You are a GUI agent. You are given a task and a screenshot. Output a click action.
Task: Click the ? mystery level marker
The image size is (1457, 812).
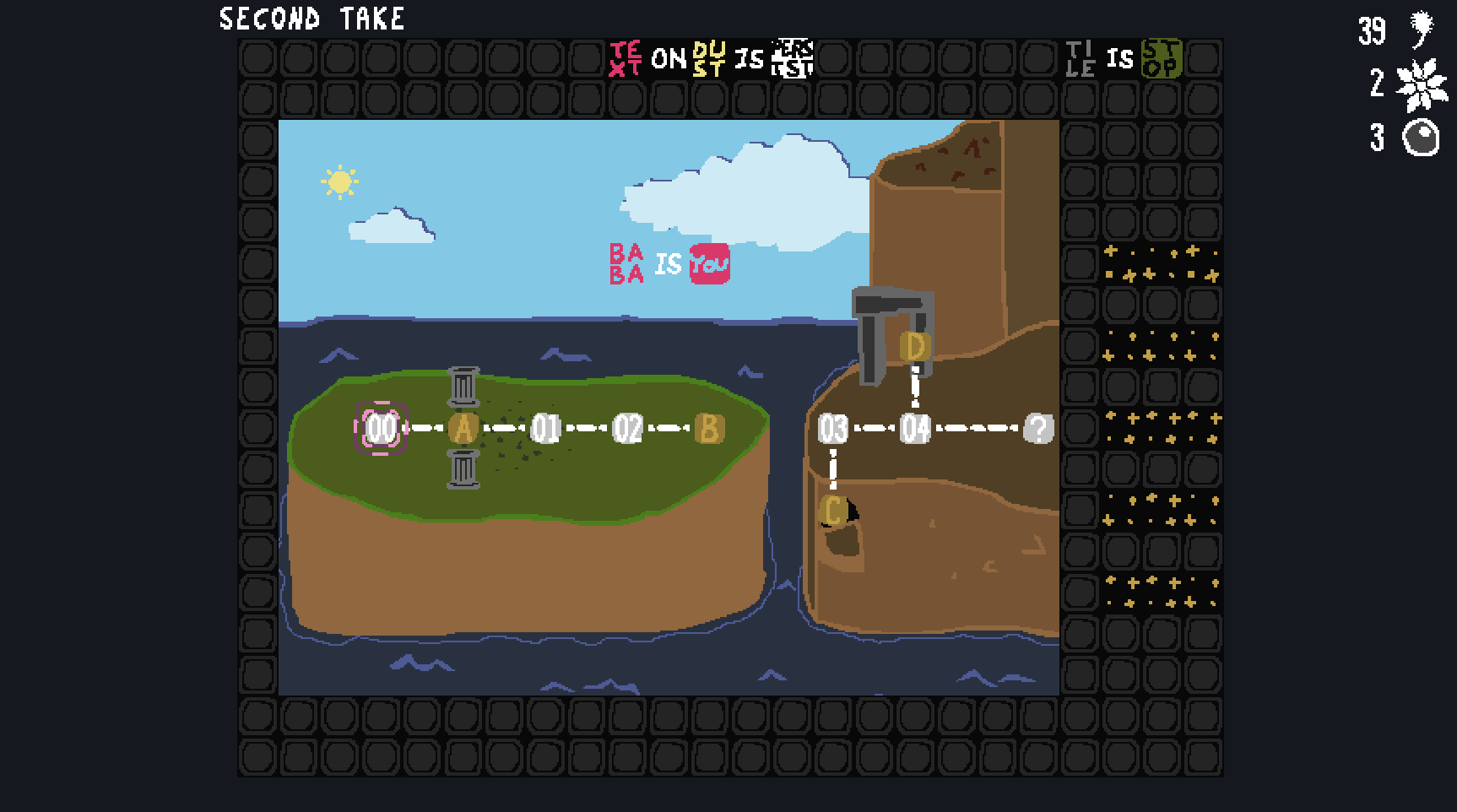coord(1037,429)
